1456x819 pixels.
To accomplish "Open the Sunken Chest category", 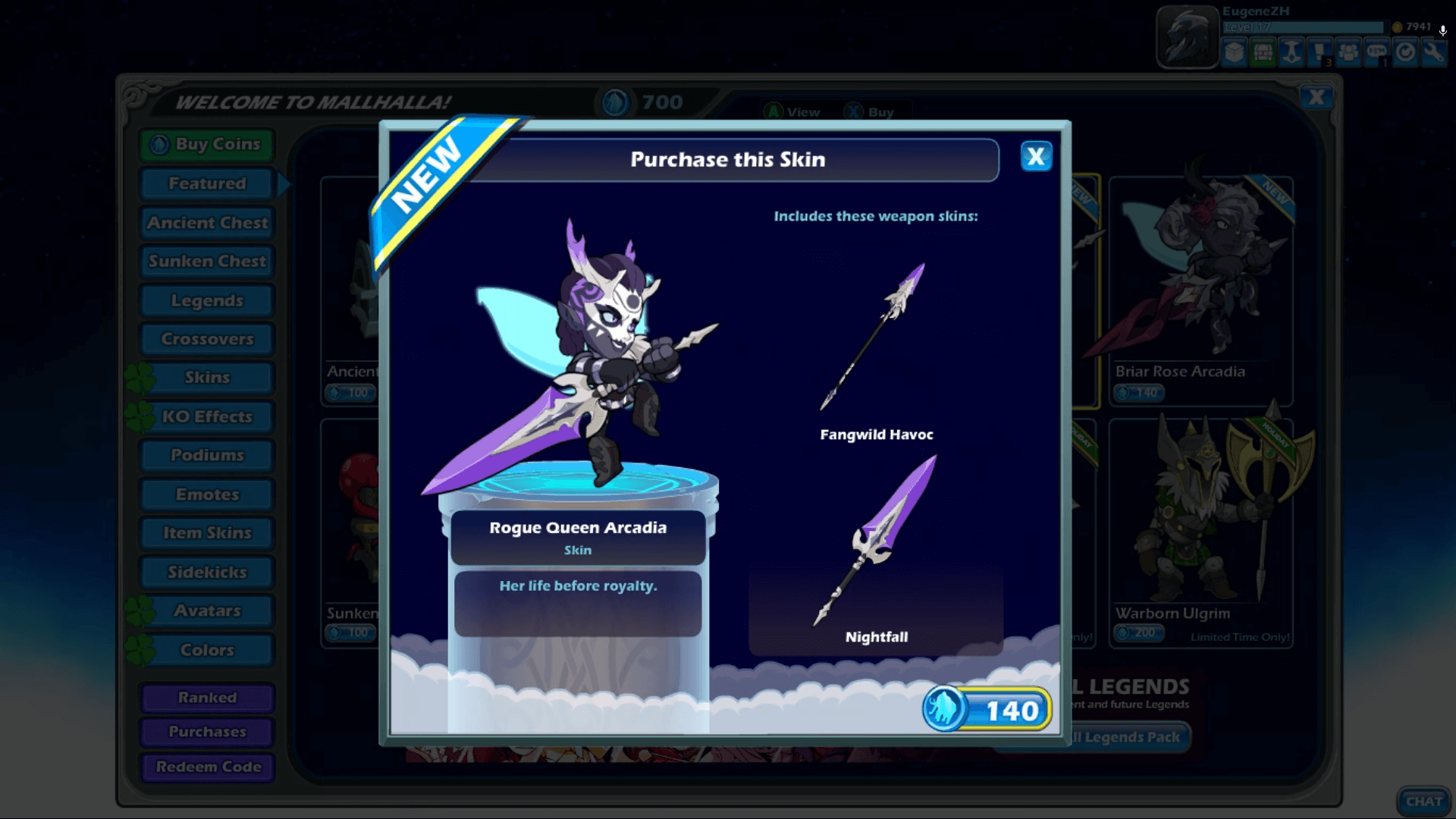I will [x=207, y=262].
